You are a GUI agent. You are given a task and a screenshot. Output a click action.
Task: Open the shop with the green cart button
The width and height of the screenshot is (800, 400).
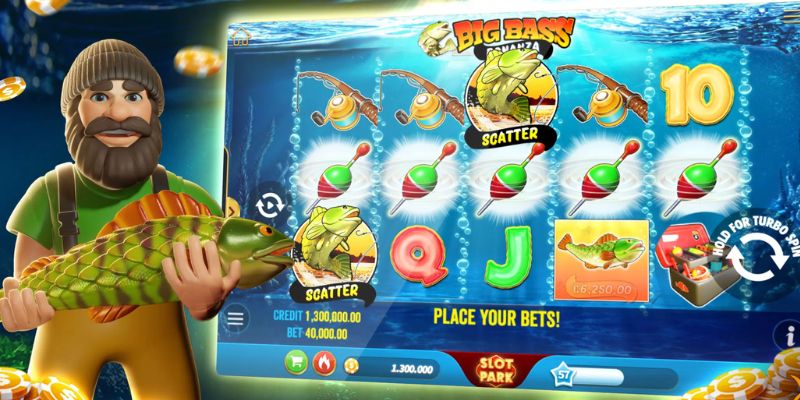[x=298, y=362]
